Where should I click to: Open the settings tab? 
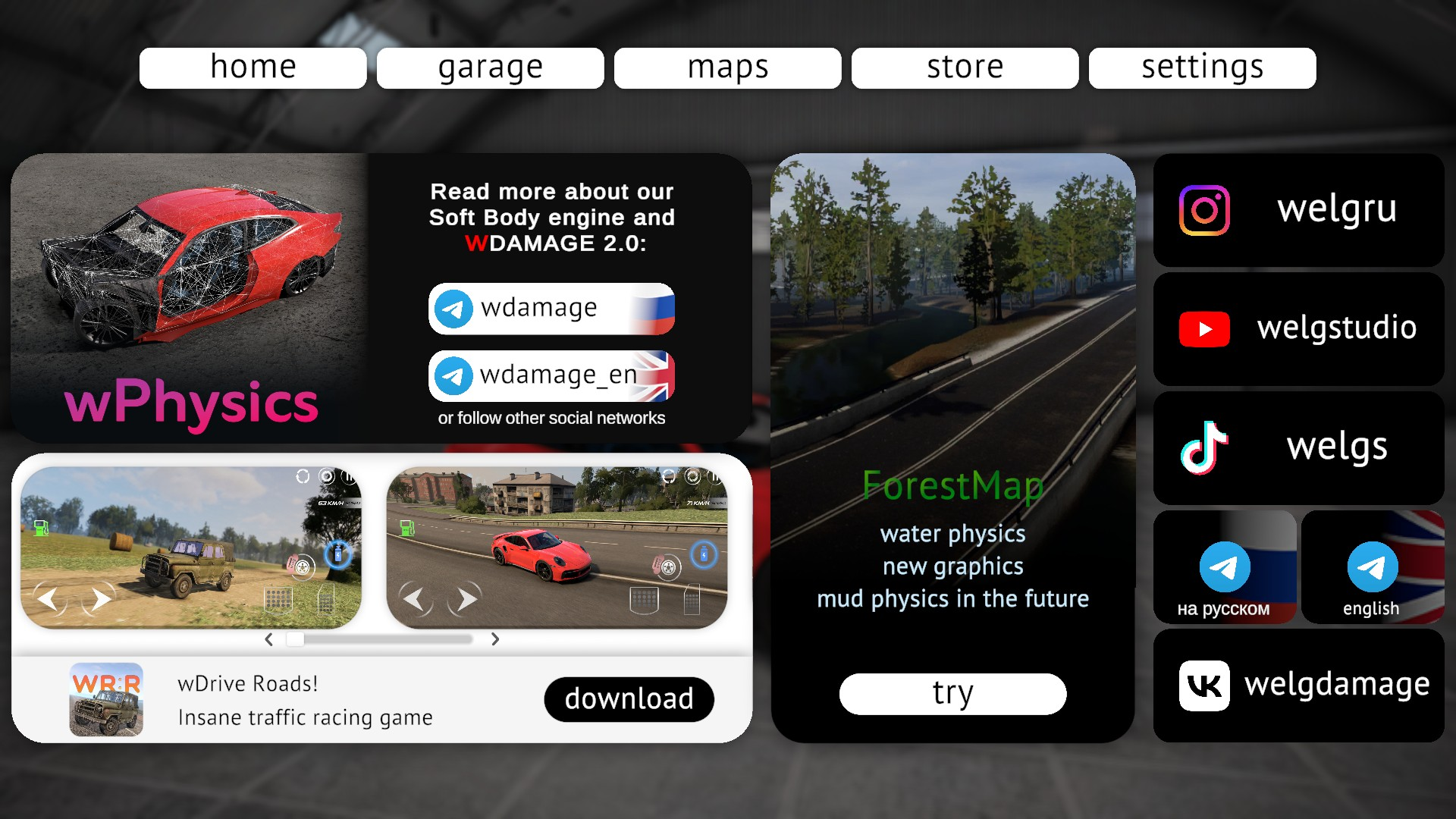(1202, 68)
